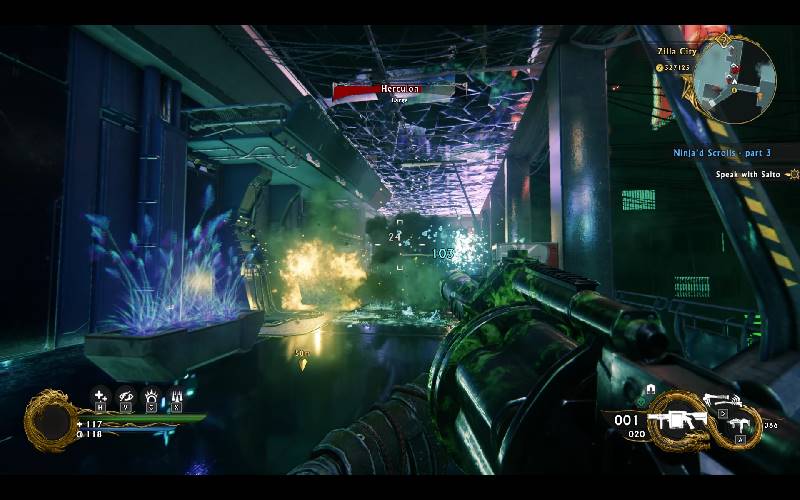Activate the eye vanish ability icon

tap(125, 395)
